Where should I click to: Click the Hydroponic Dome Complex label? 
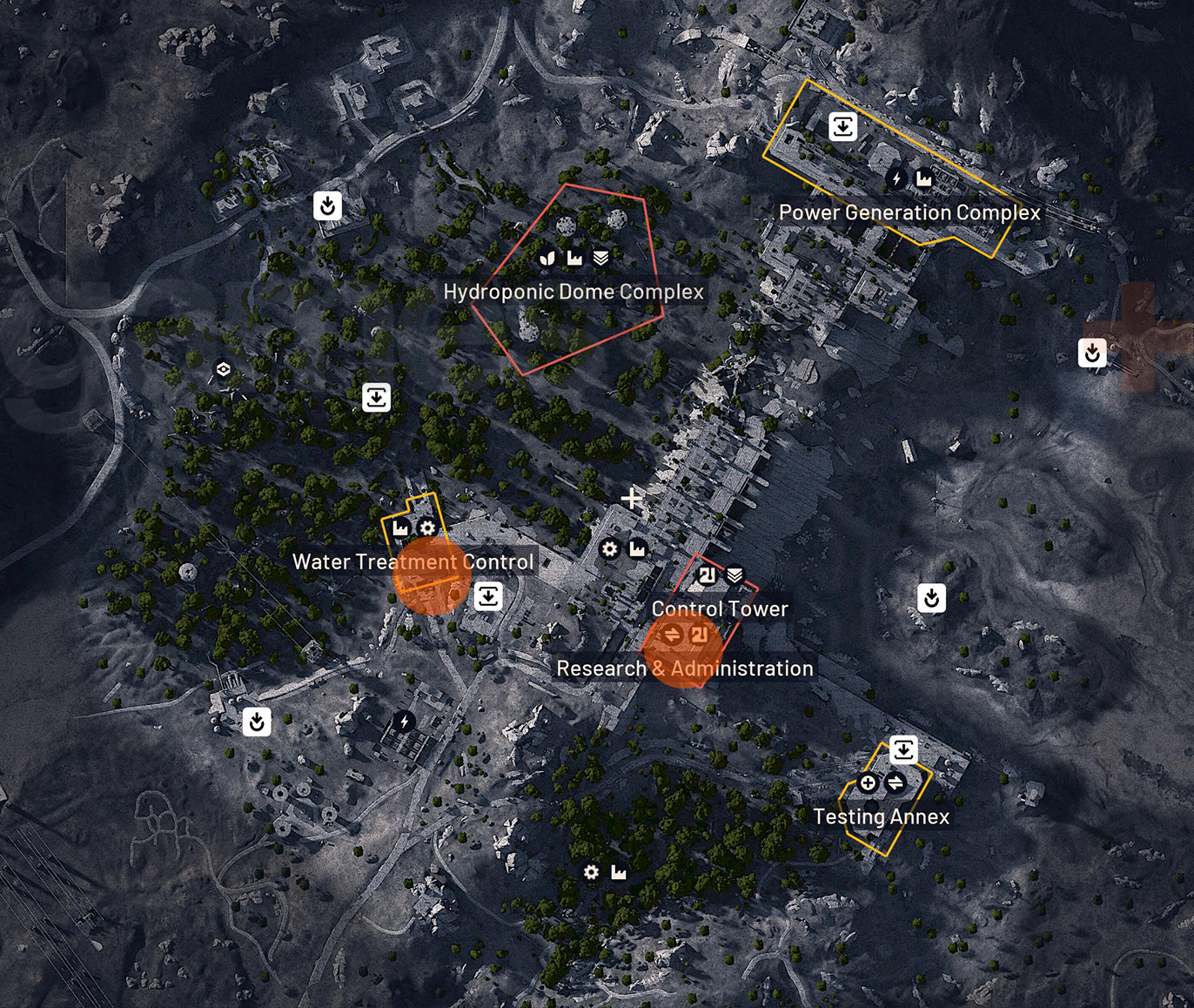(574, 292)
